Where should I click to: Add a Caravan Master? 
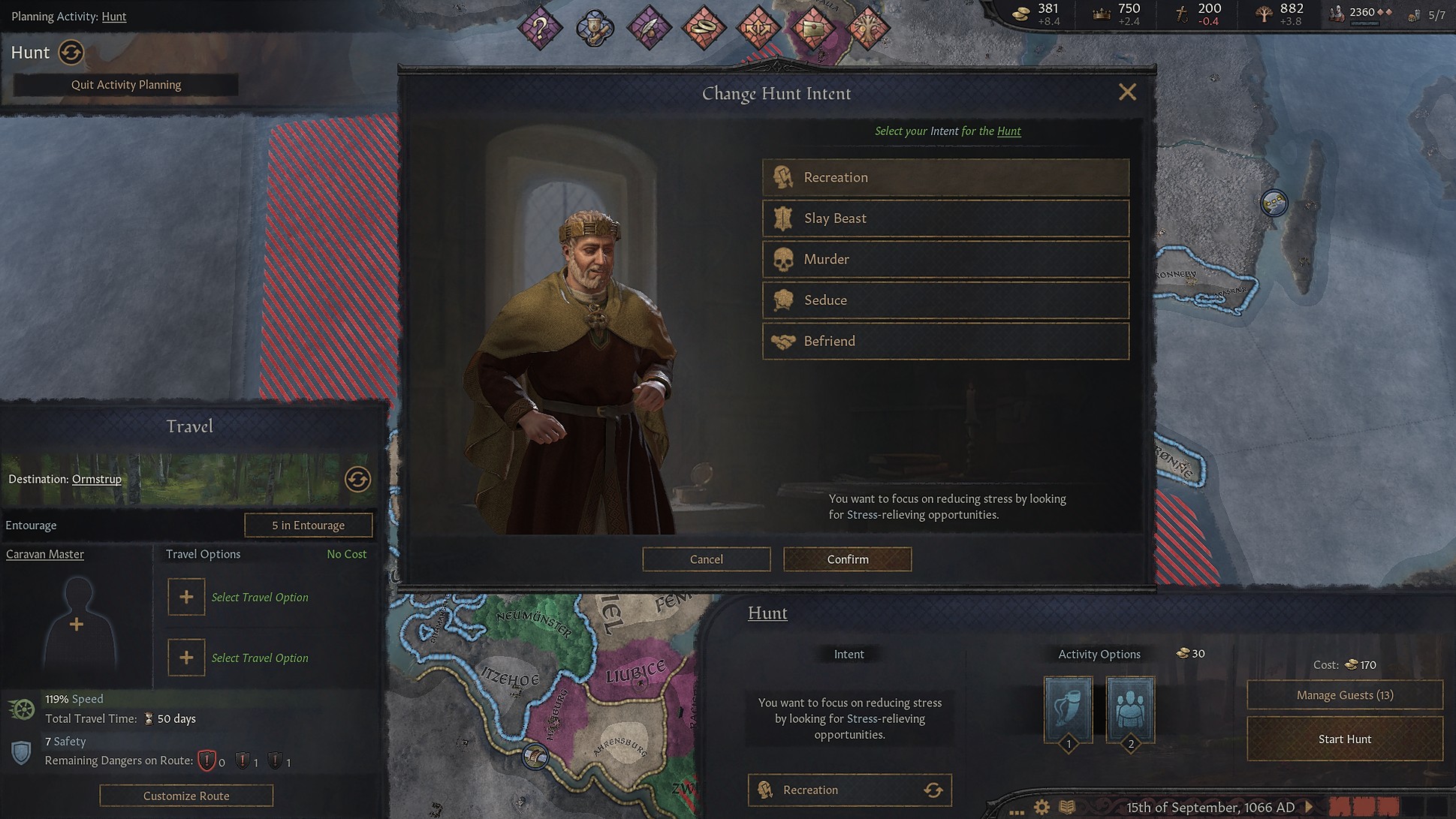click(77, 625)
